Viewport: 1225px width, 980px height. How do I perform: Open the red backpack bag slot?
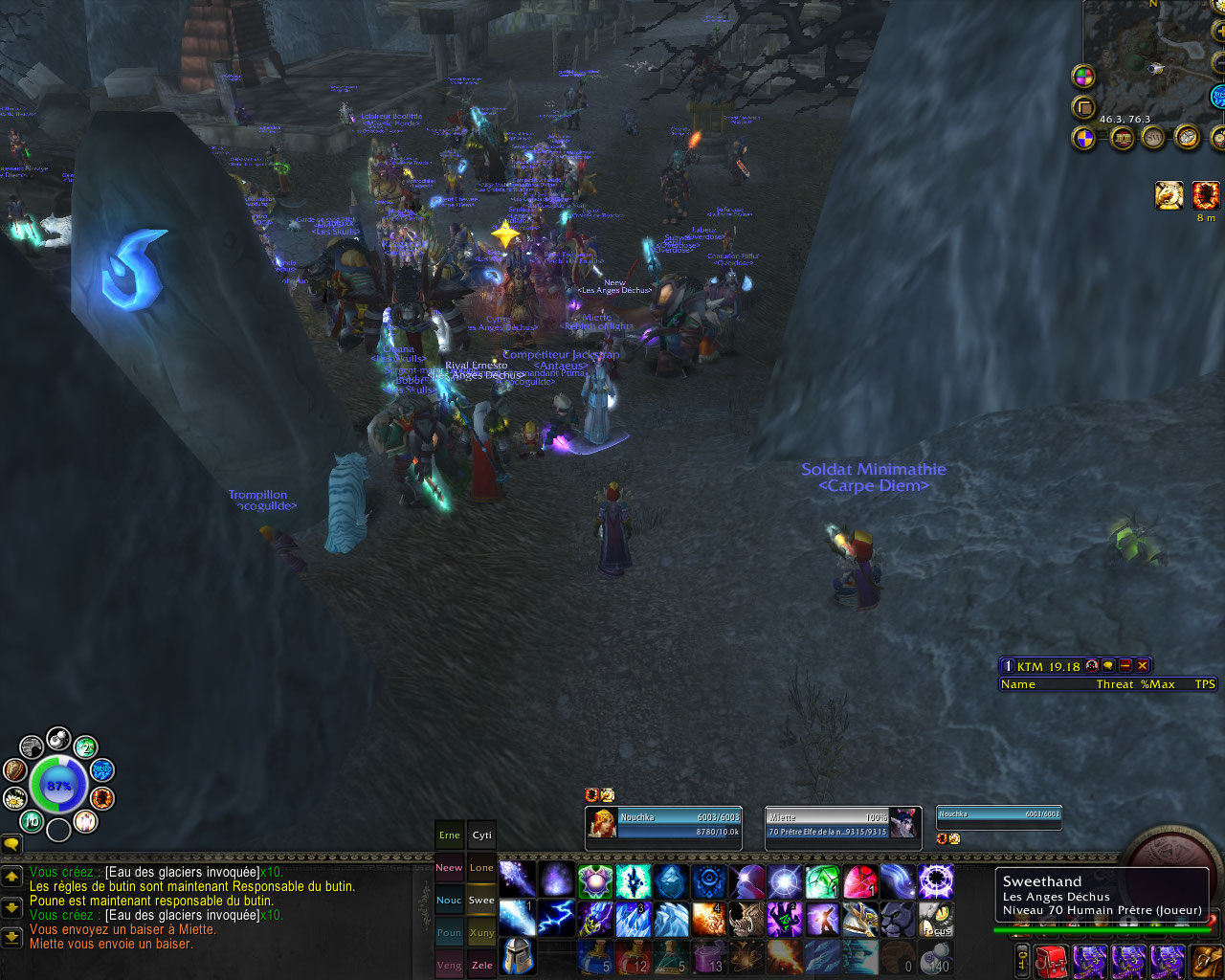click(x=1051, y=960)
